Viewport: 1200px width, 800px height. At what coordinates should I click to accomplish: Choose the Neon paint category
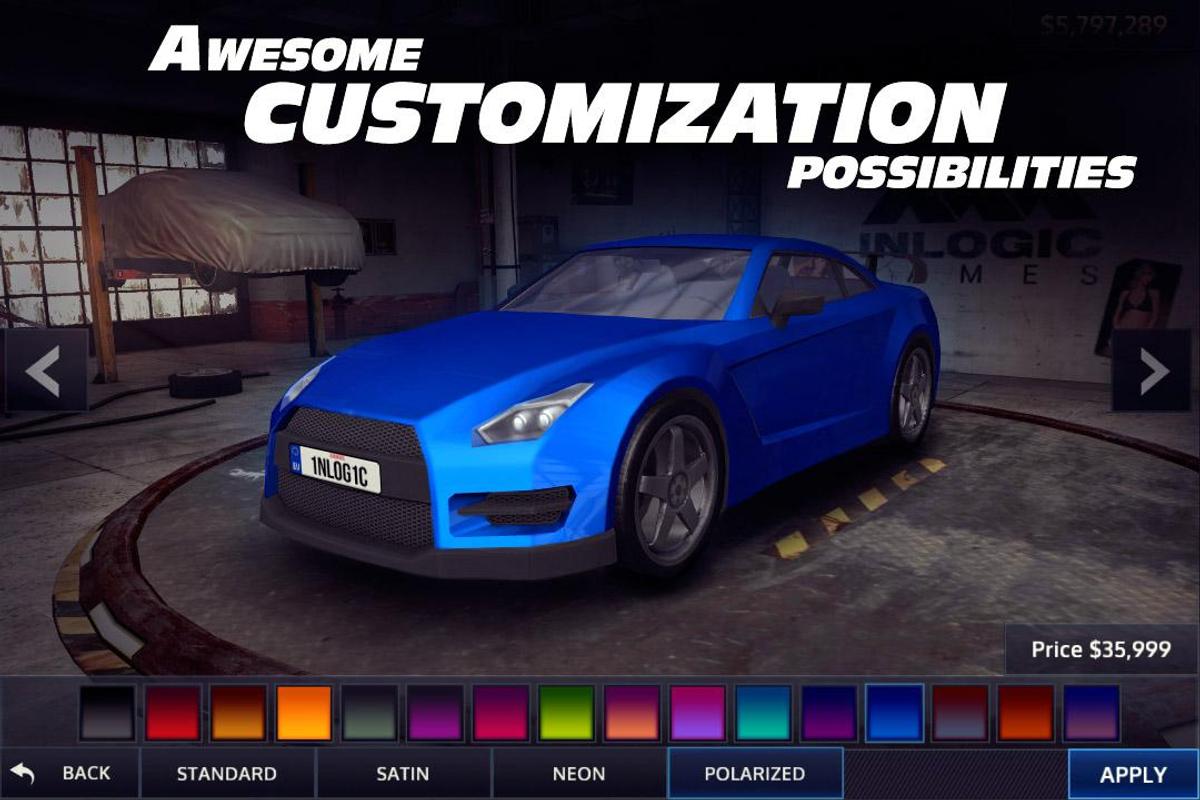579,773
